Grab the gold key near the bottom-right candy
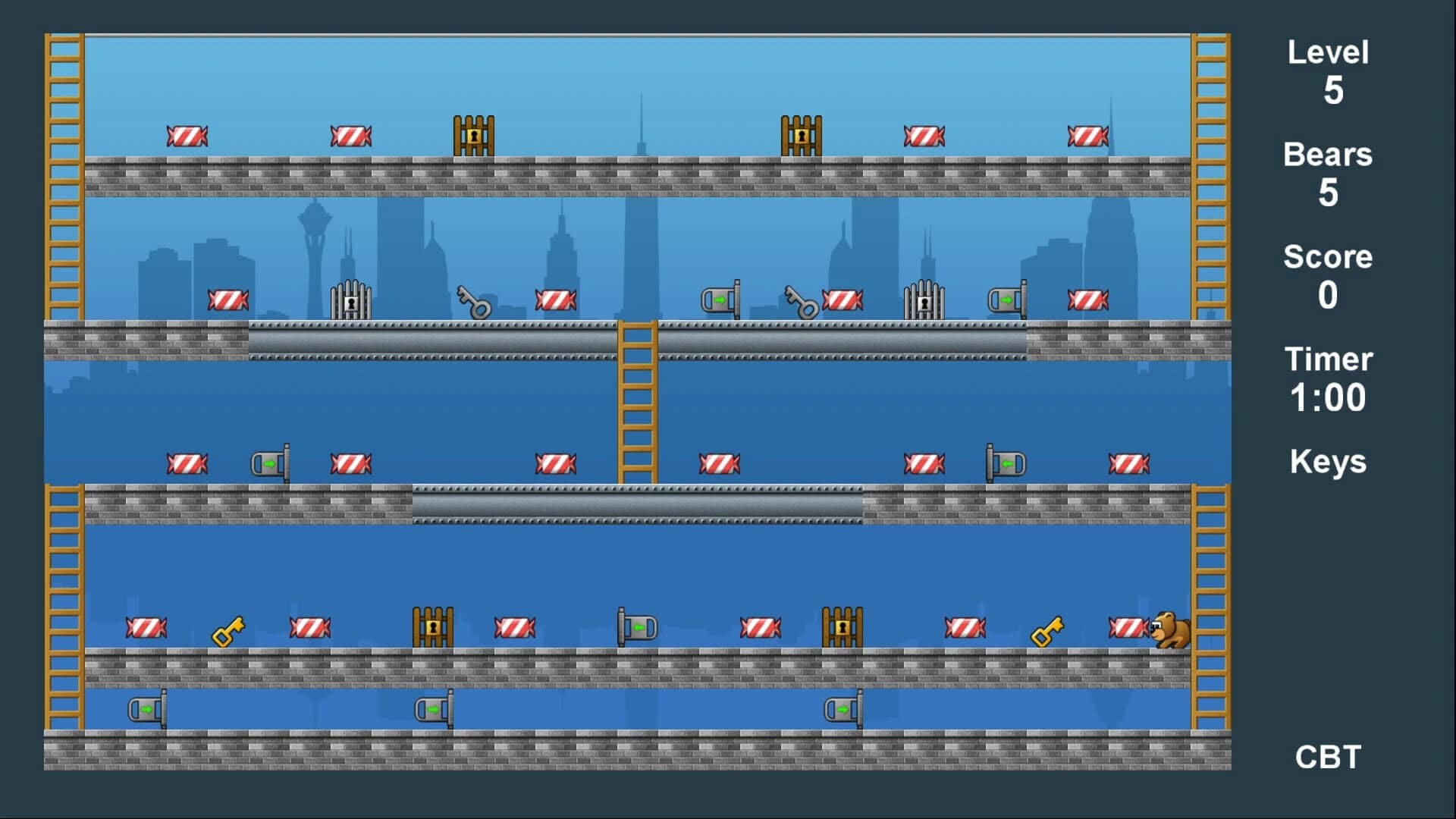The height and width of the screenshot is (819, 1456). pyautogui.click(x=1046, y=631)
